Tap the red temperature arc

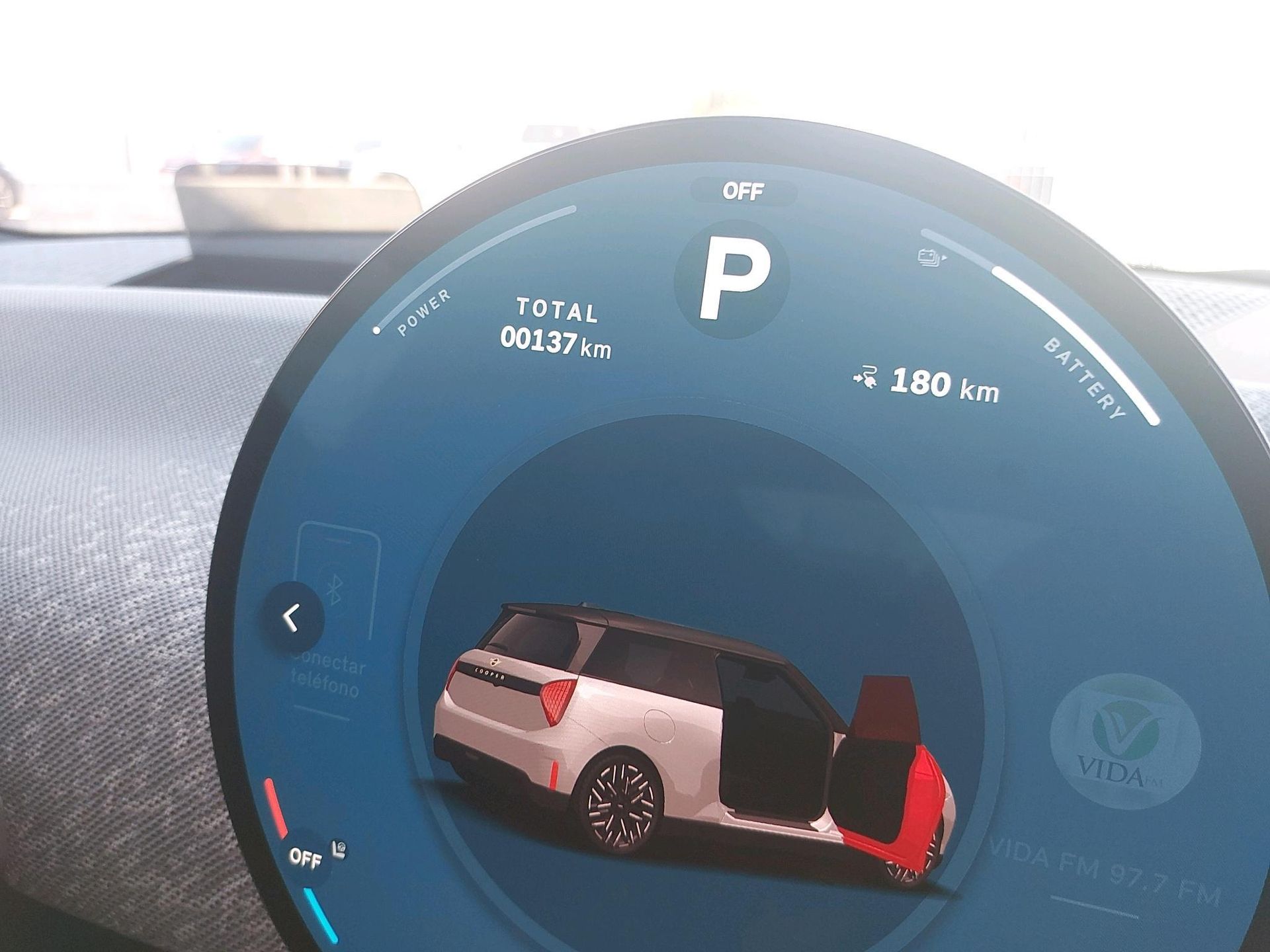click(275, 808)
